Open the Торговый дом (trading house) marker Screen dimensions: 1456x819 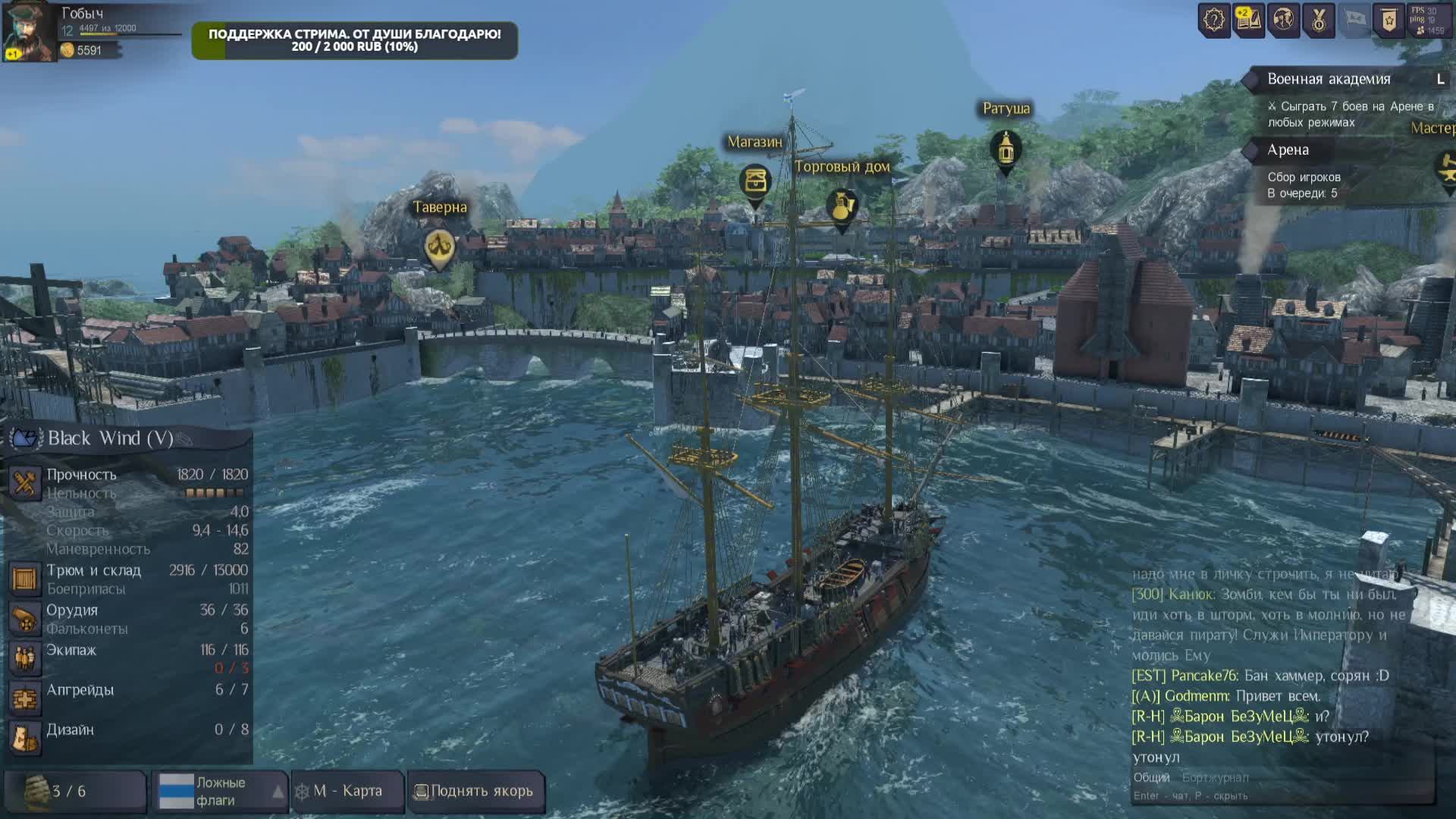click(x=842, y=206)
